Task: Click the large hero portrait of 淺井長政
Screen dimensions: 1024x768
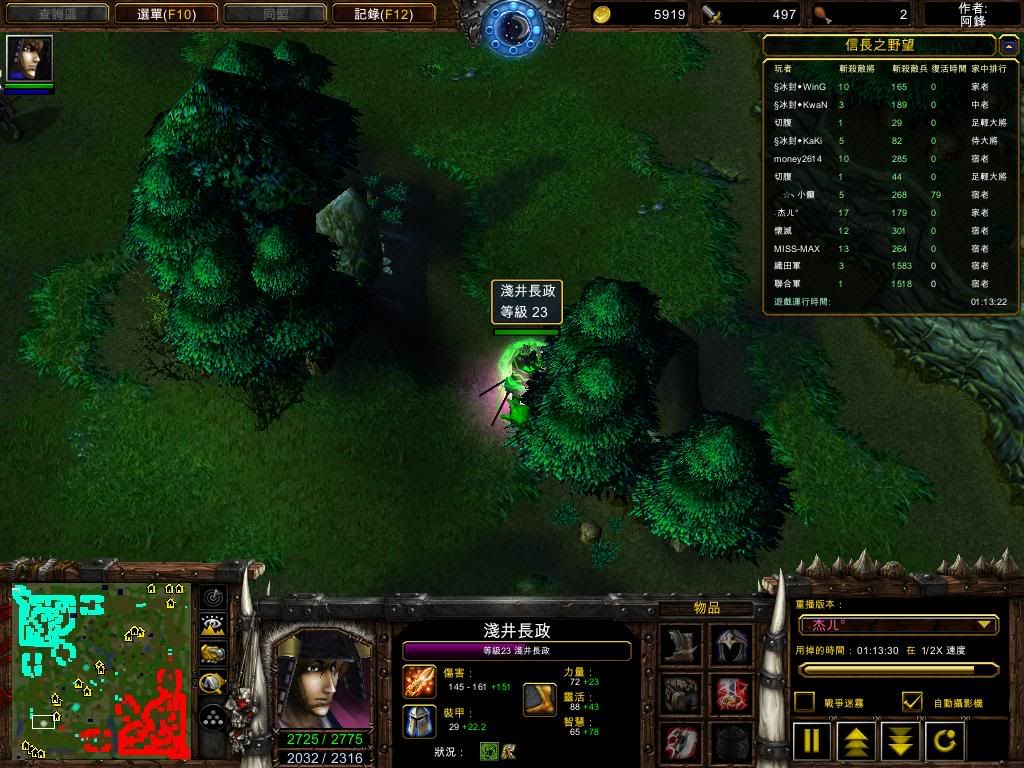Action: click(x=321, y=678)
